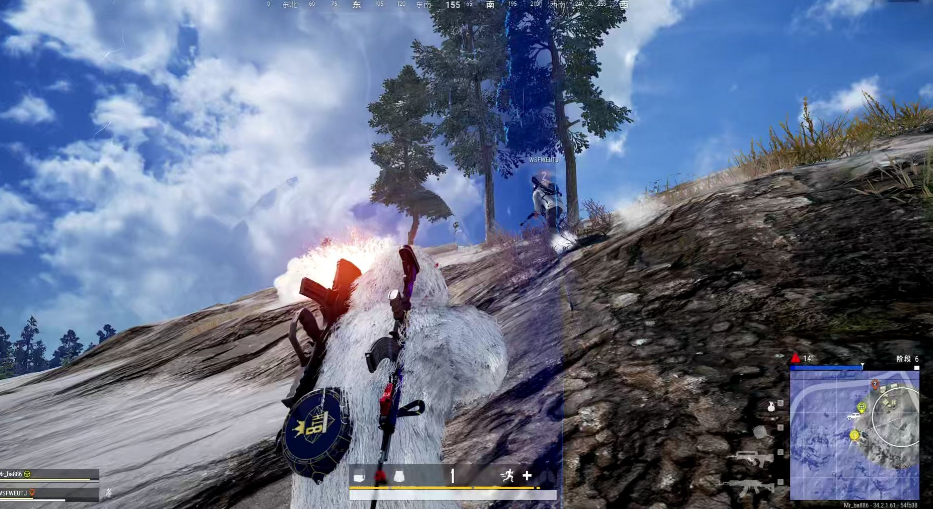Image resolution: width=933 pixels, height=509 pixels.
Task: Click the helmet equipment icon
Action: [x=359, y=476]
